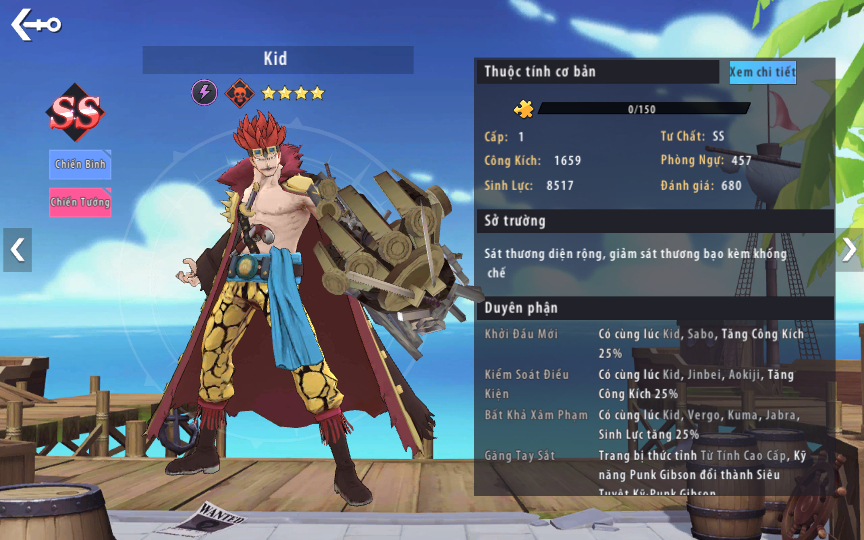Tap the red skull faction icon
This screenshot has width=864, height=540.
pyautogui.click(x=239, y=93)
